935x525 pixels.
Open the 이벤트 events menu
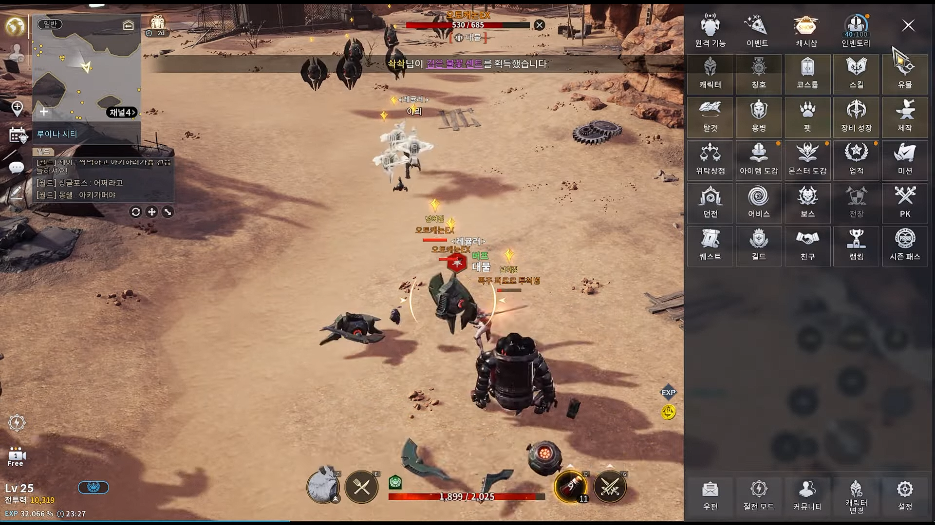(758, 30)
